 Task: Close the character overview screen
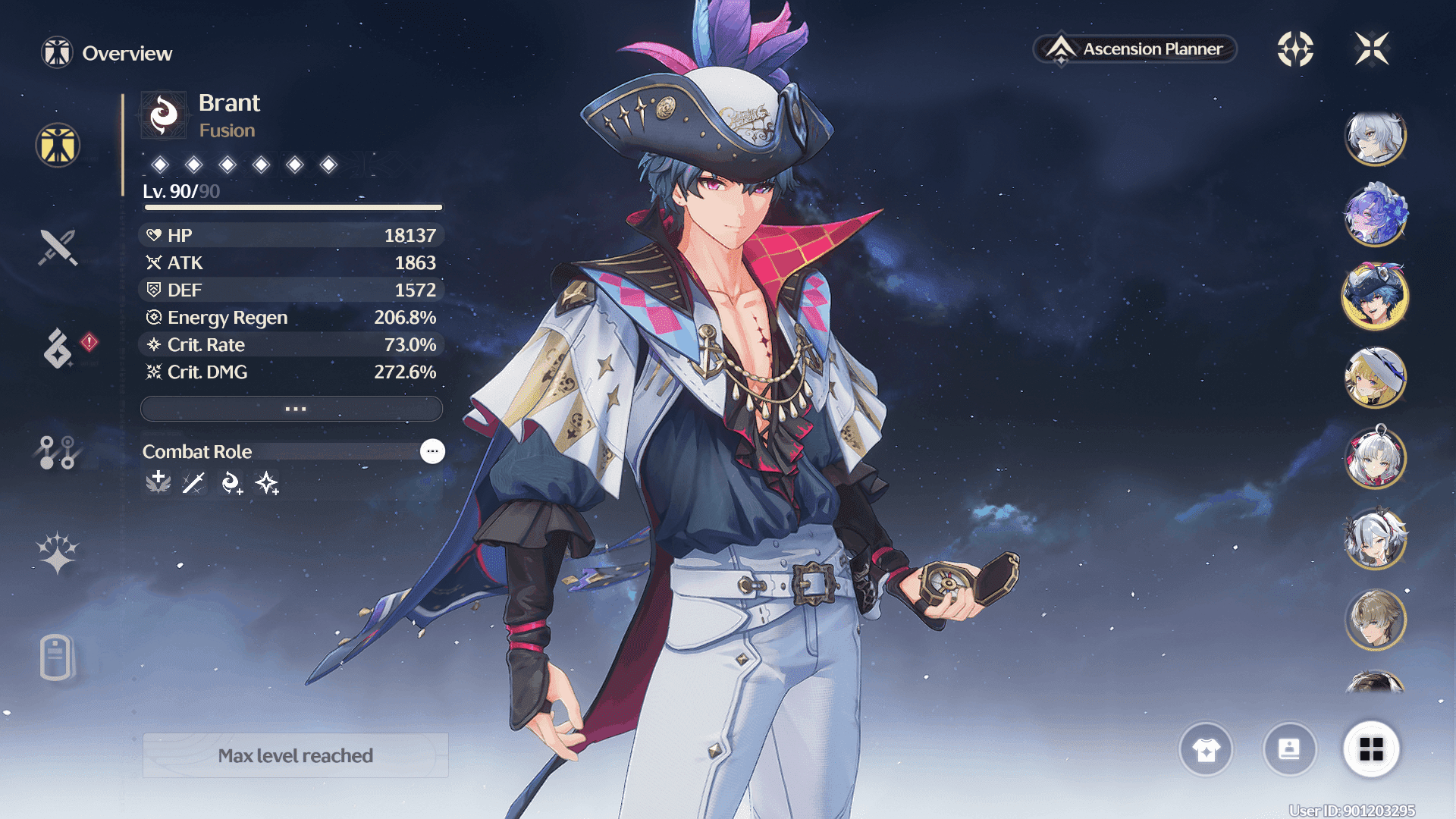pos(1372,49)
